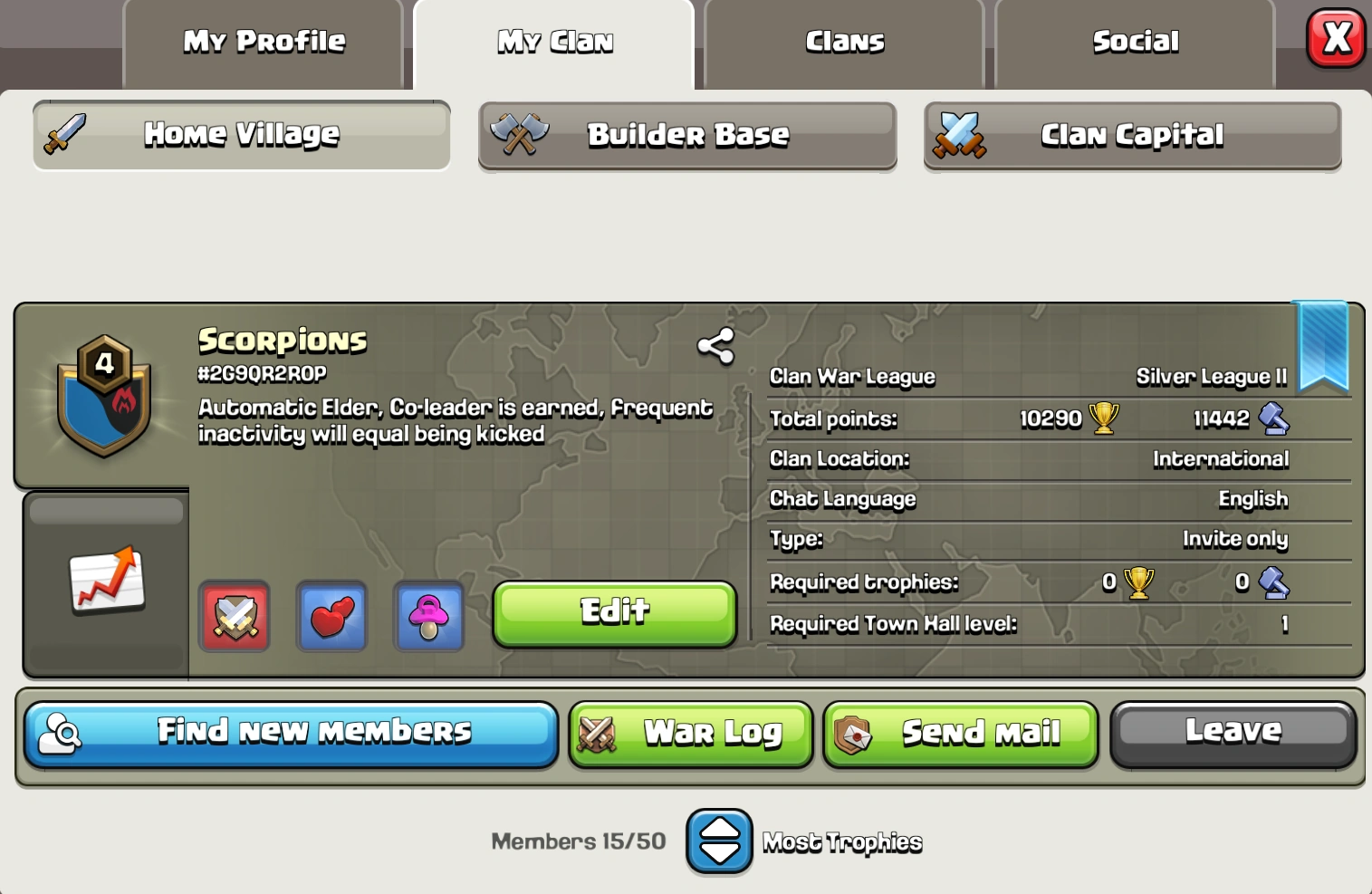Open the clan activity statistics graph
This screenshot has width=1372, height=894.
(104, 582)
